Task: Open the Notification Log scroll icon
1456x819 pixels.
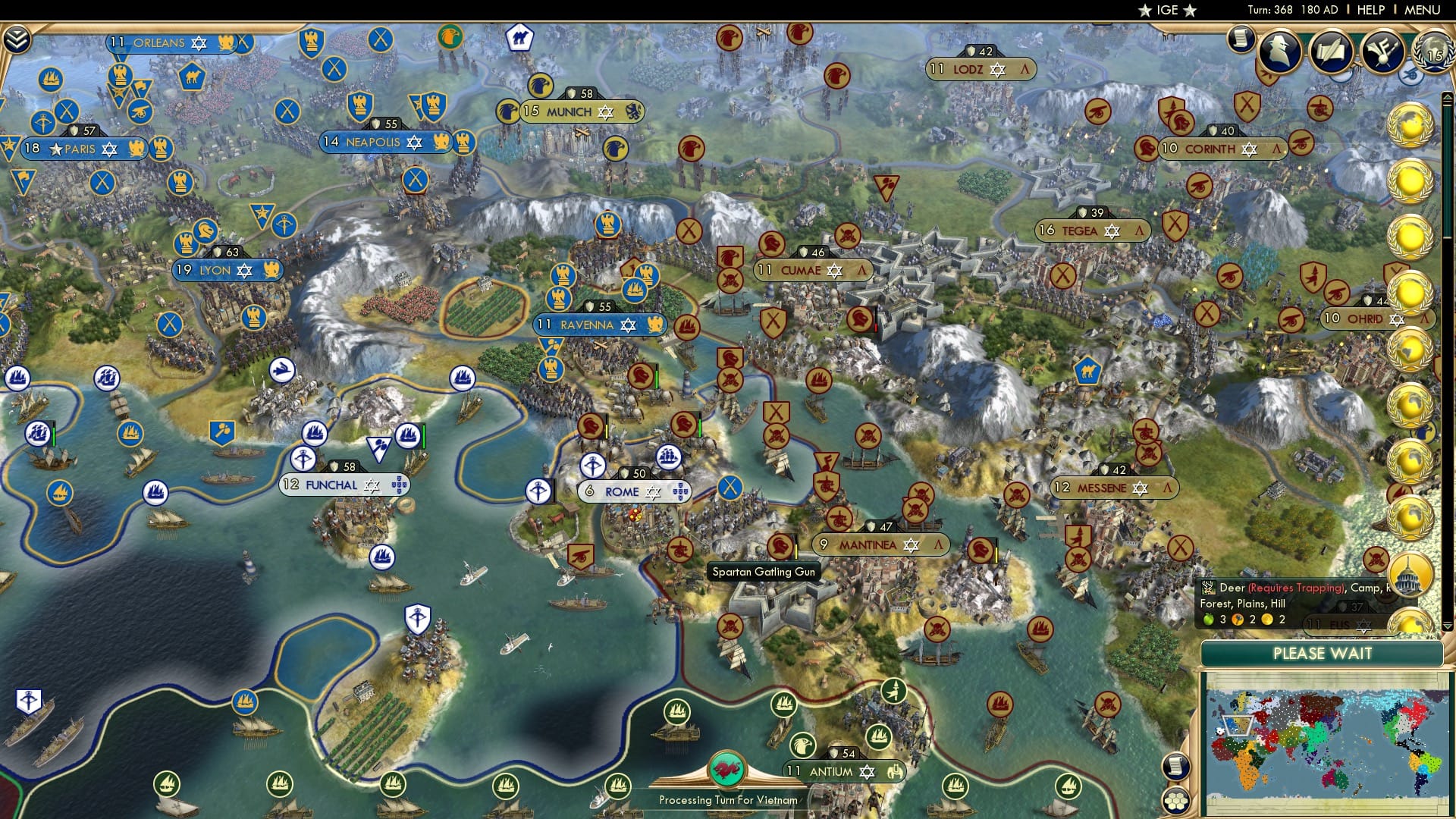Action: pos(1241,39)
